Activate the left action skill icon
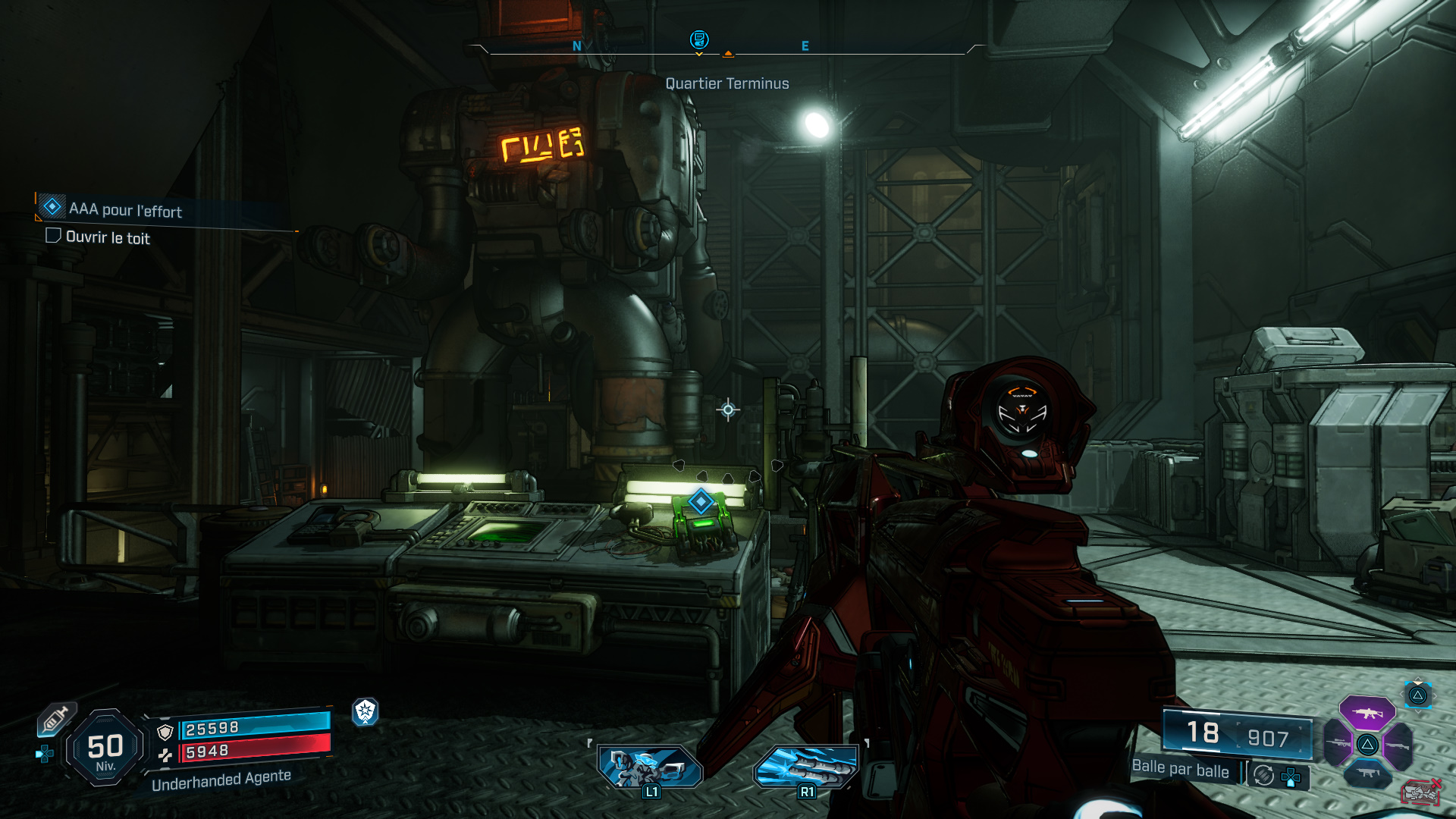1456x819 pixels. [650, 766]
